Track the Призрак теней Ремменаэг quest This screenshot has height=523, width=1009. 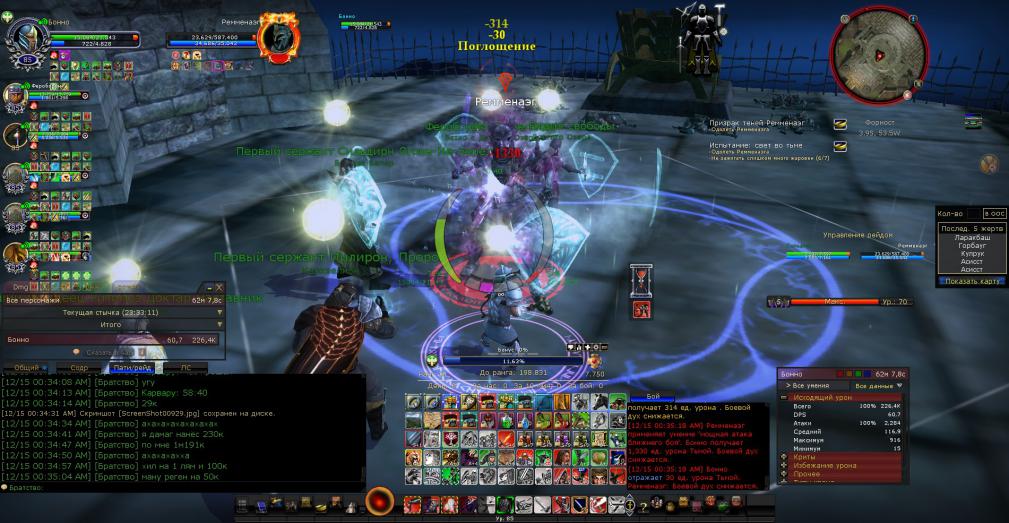tap(840, 124)
